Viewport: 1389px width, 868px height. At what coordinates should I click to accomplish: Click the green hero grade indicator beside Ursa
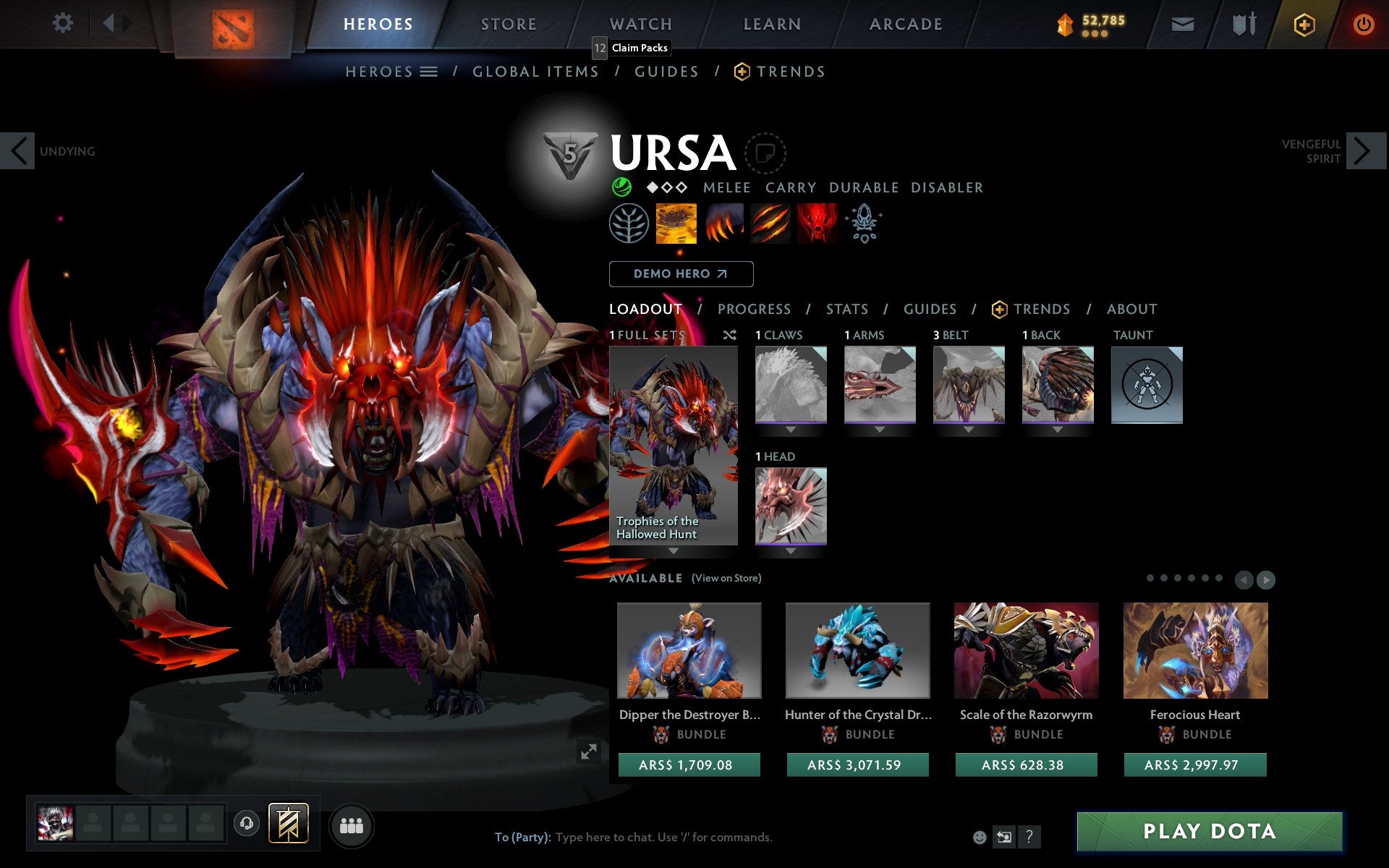(x=621, y=187)
